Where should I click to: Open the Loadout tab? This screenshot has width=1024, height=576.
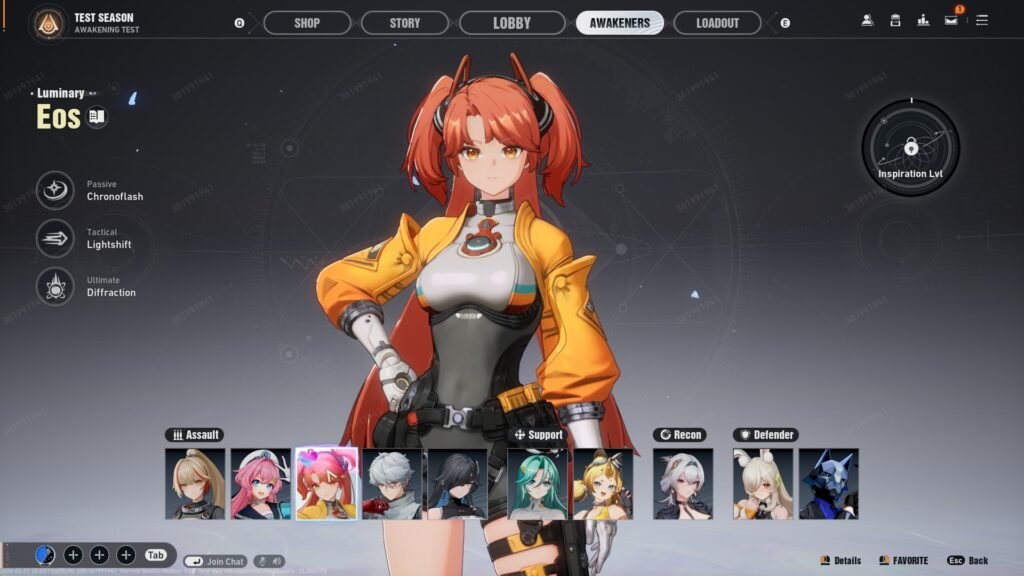click(x=717, y=23)
